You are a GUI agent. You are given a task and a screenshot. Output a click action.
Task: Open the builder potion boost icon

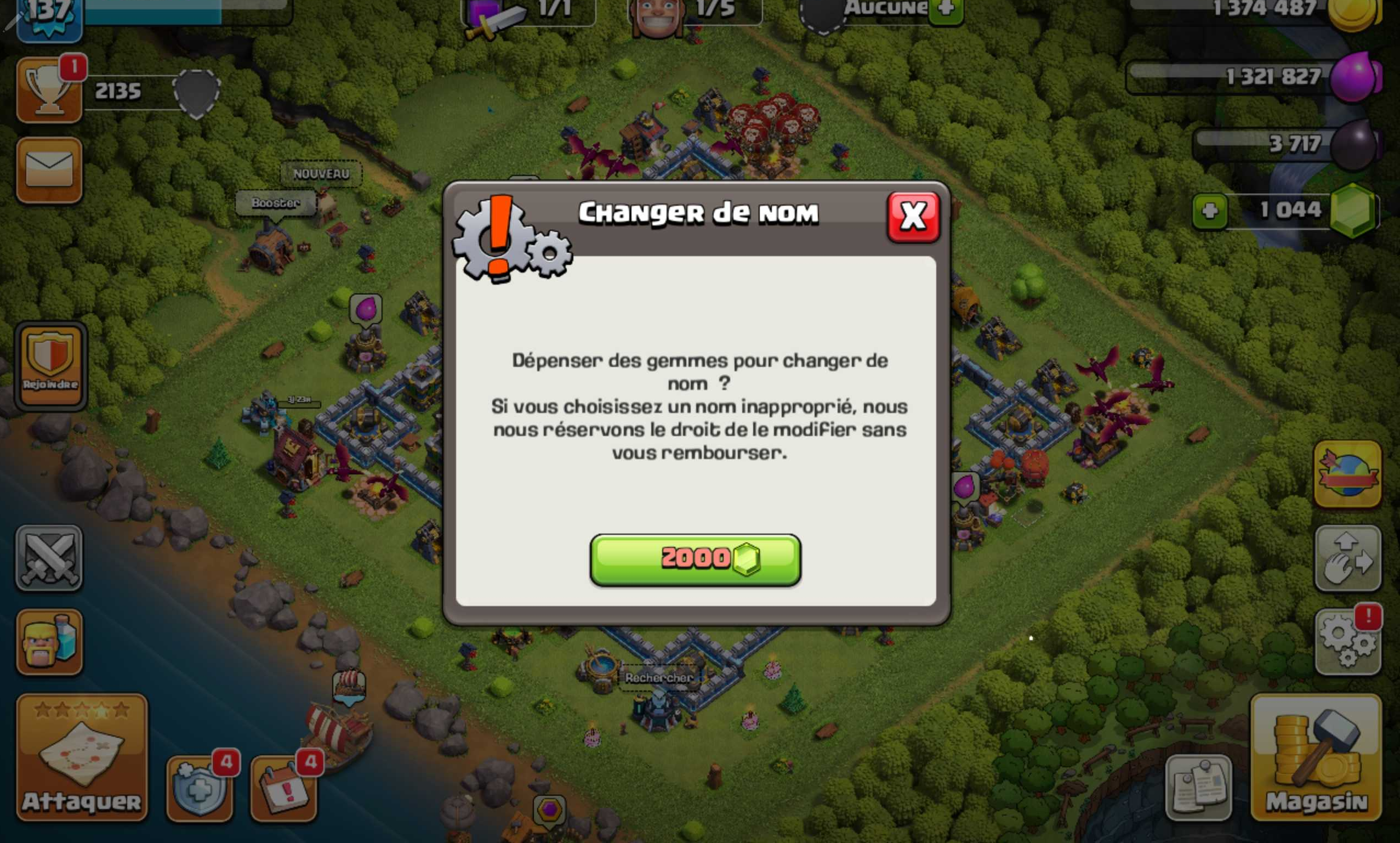pyautogui.click(x=50, y=641)
